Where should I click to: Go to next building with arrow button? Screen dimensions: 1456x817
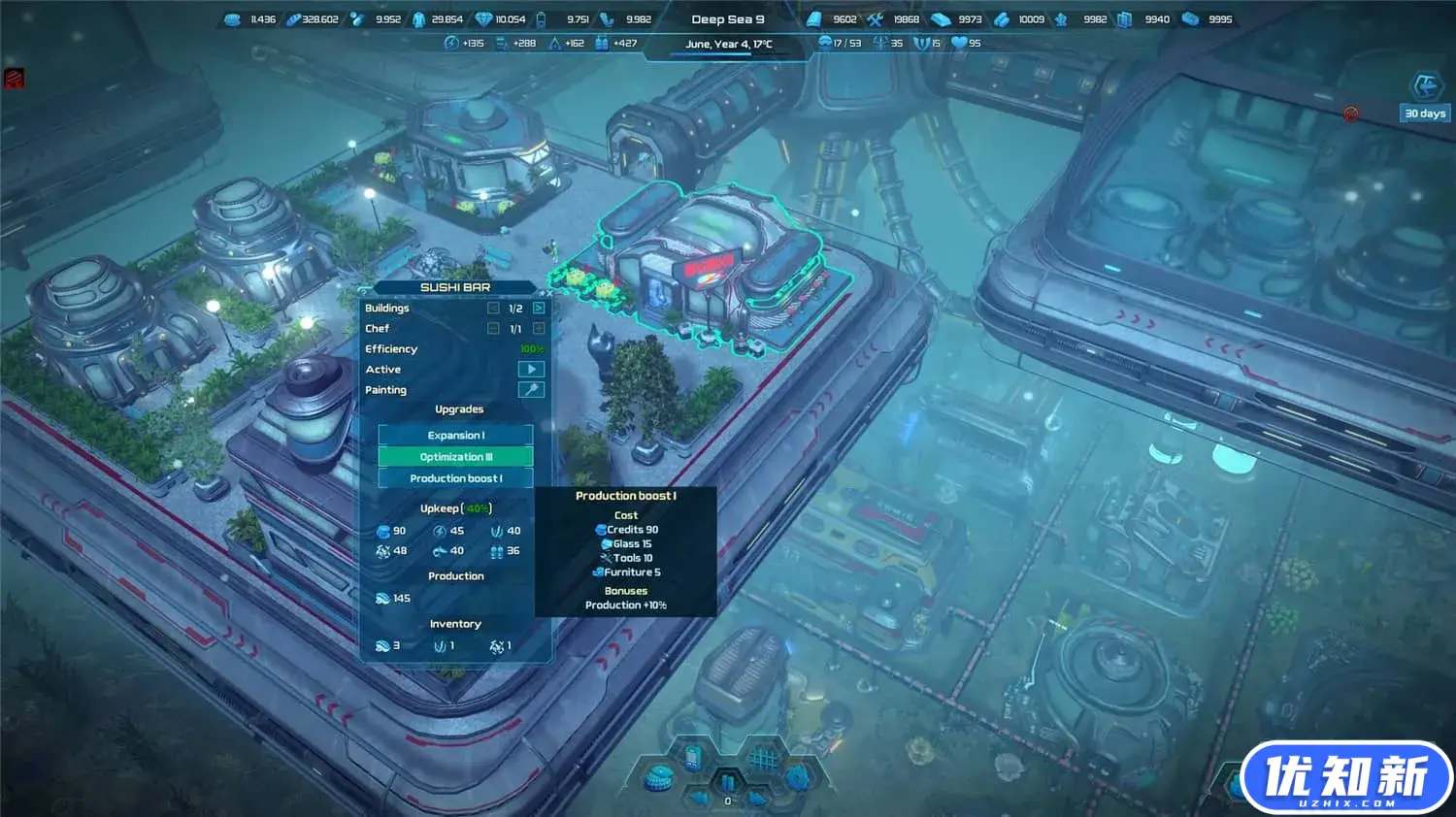pos(539,309)
